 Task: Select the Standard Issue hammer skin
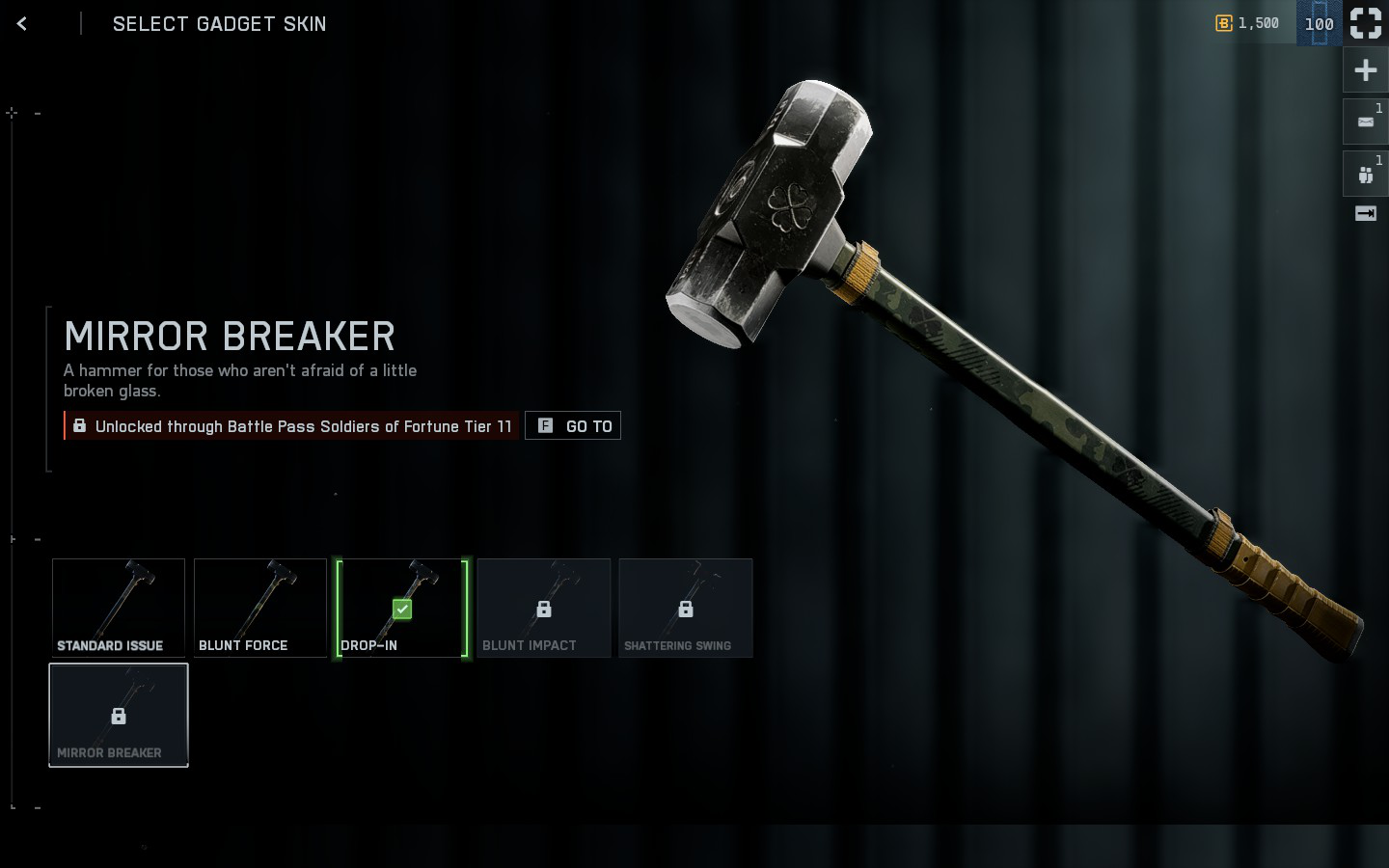pos(119,608)
